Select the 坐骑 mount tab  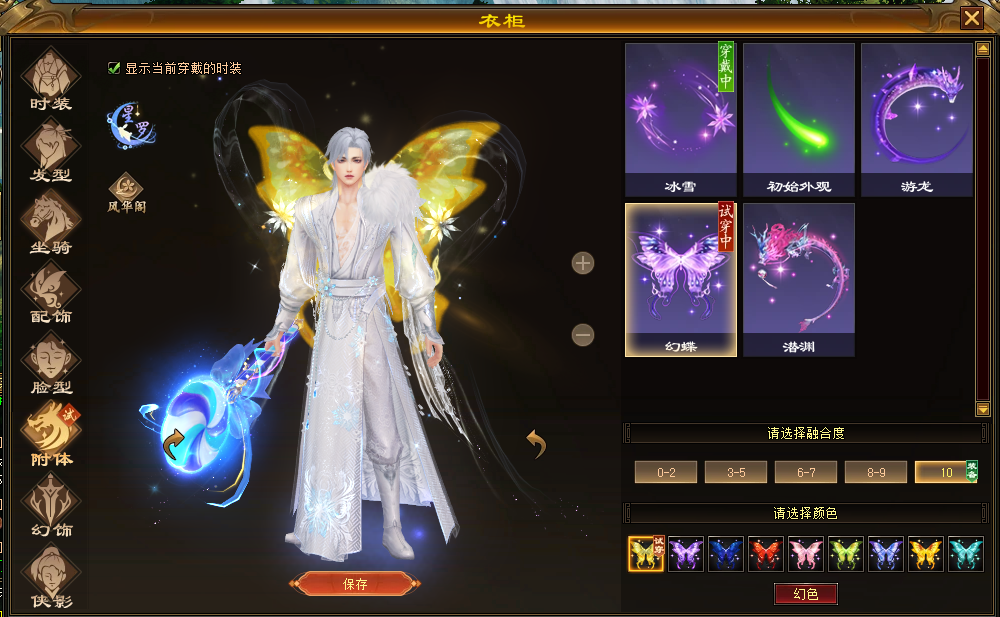51,221
